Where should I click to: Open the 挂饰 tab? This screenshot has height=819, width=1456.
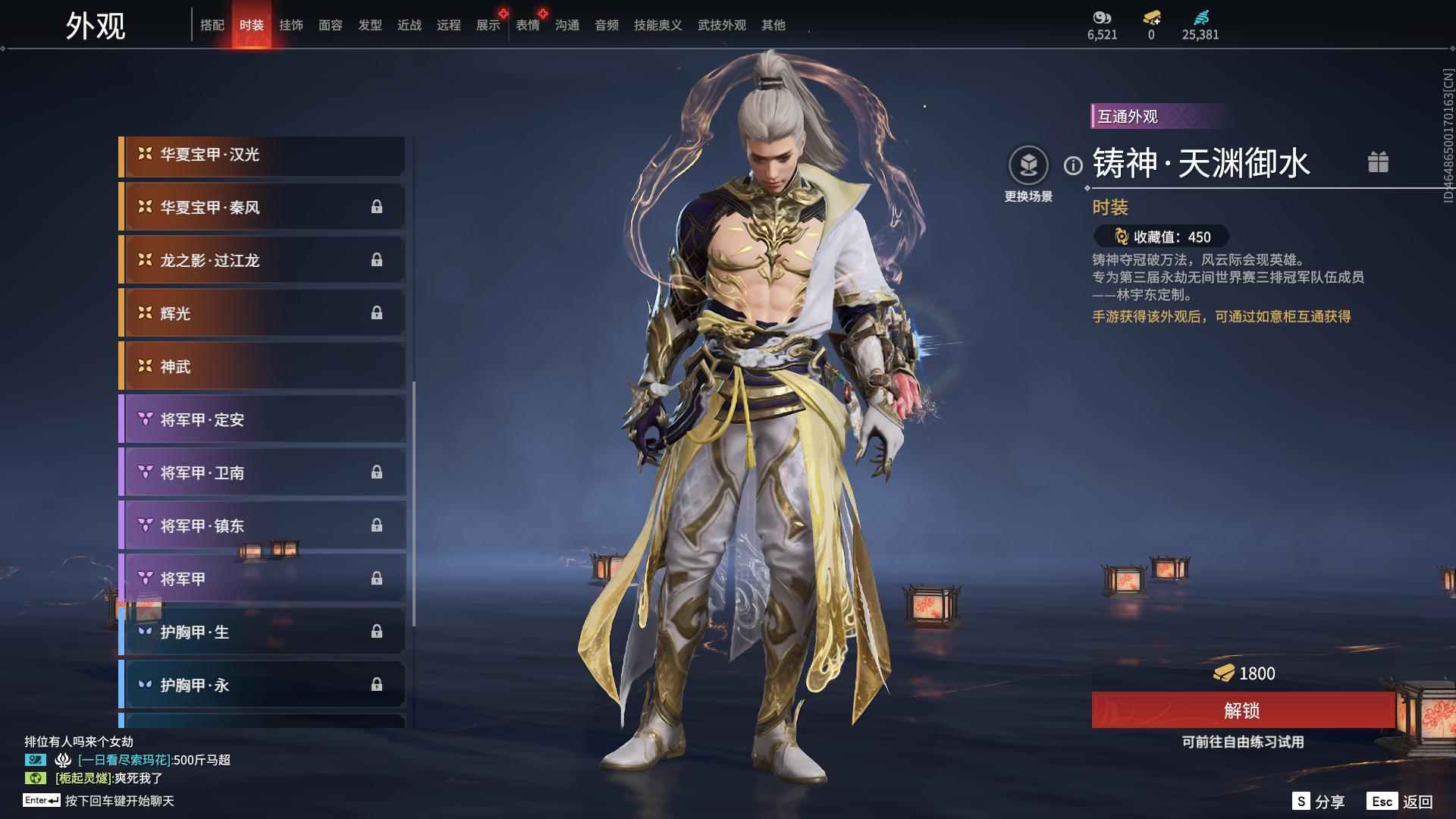click(x=292, y=24)
